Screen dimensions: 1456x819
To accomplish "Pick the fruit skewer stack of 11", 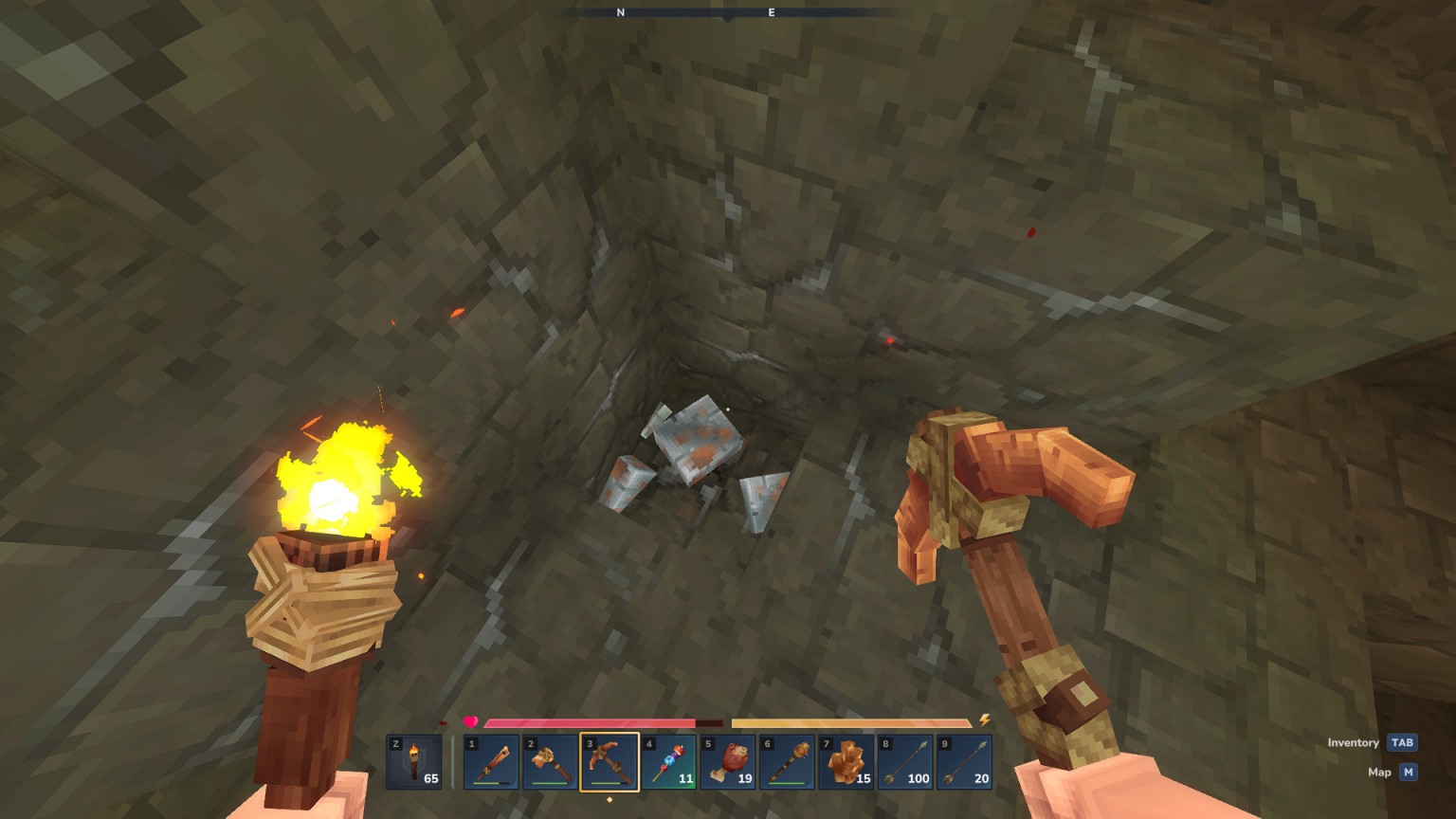I will 668,762.
